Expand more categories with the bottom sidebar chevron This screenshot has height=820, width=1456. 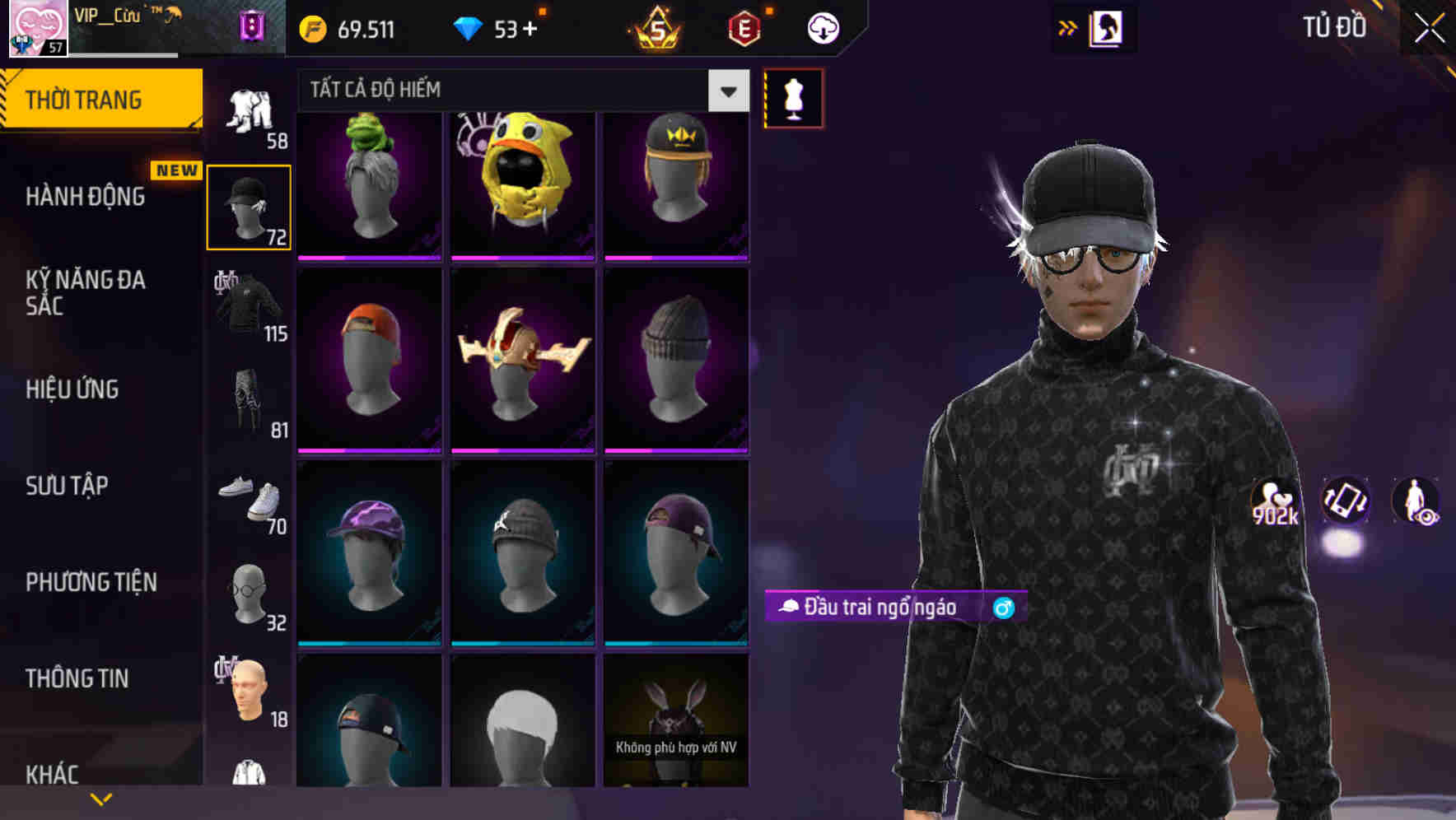[101, 798]
